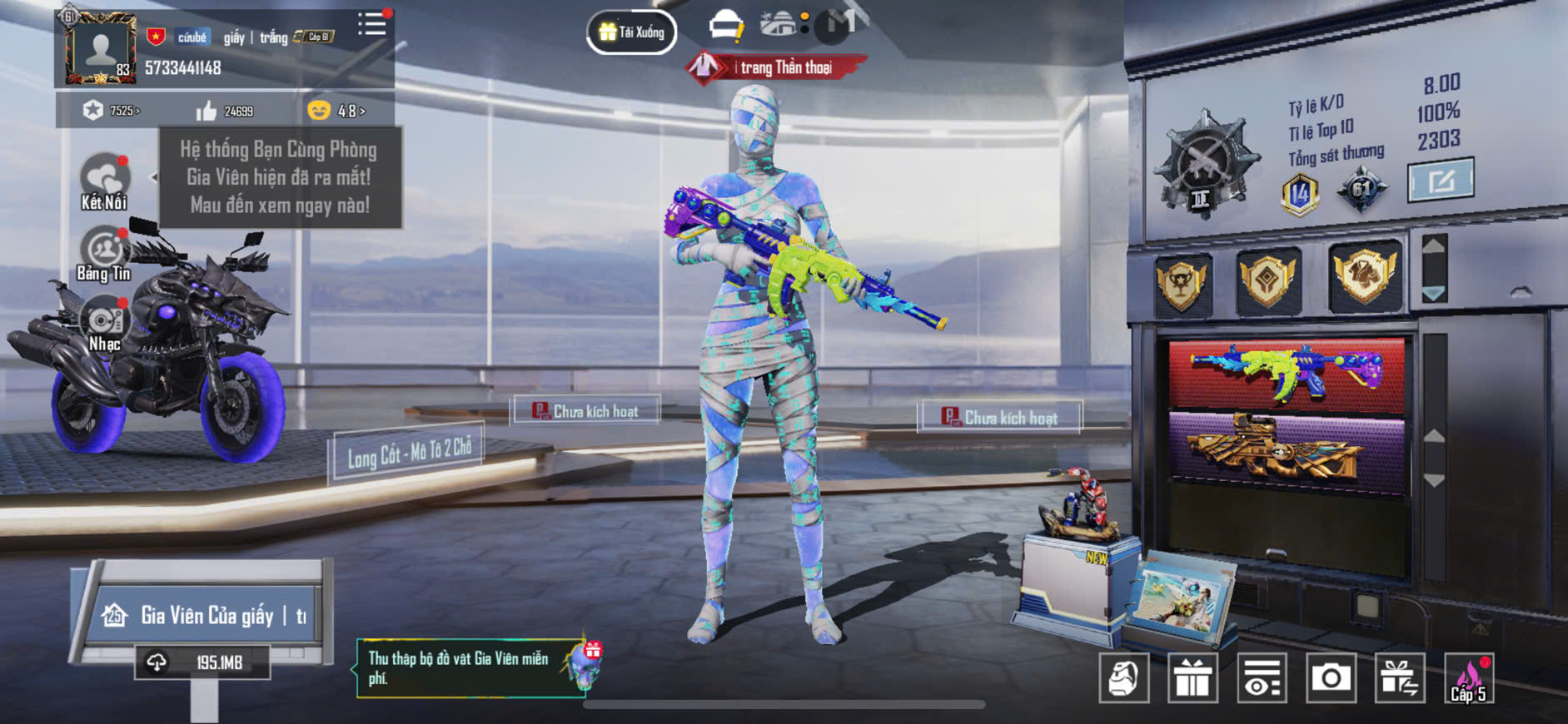Open the Cấp 5 level icon

pos(1469,679)
